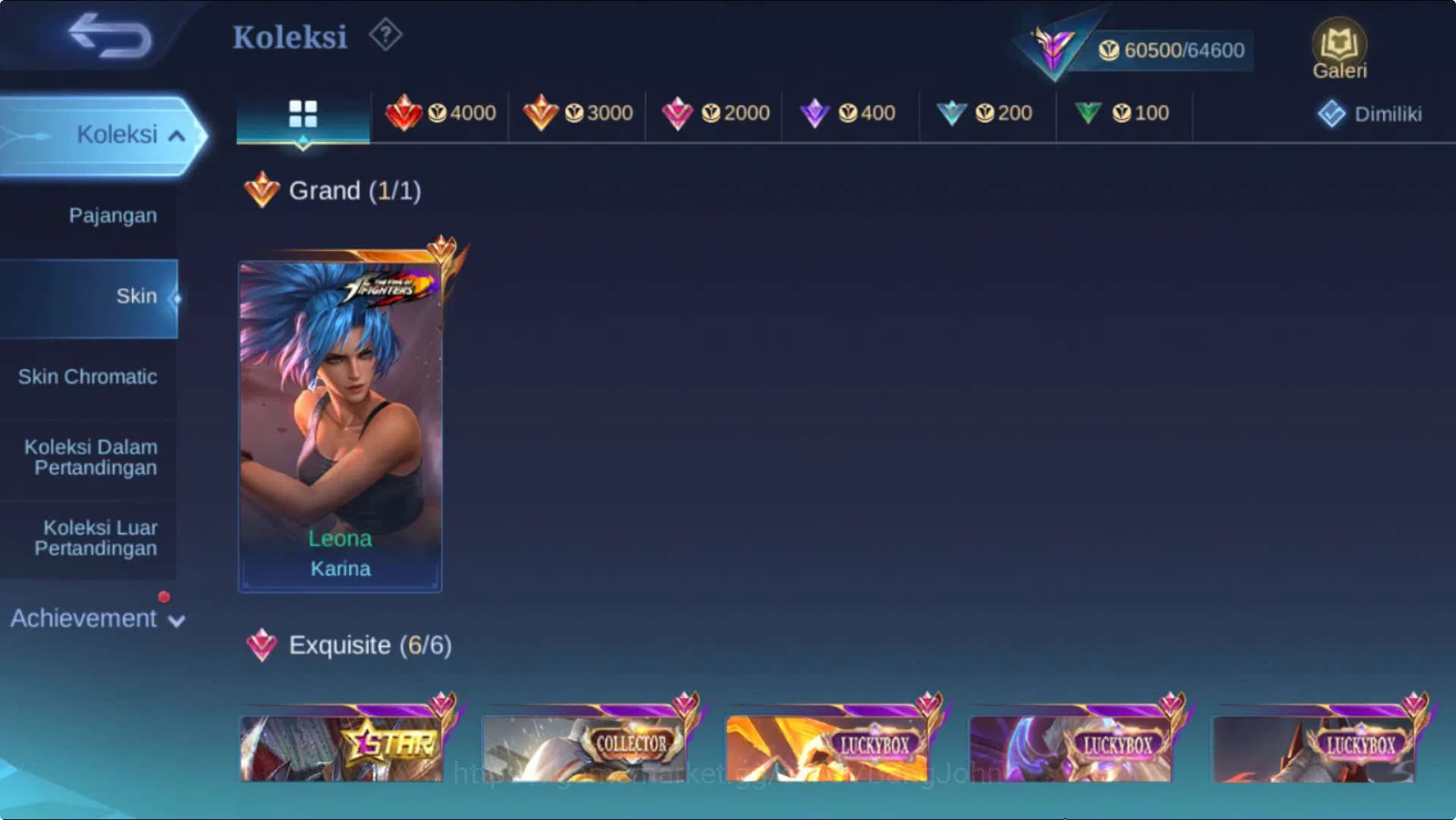This screenshot has height=820, width=1456.
Task: Collapse the Koleksi sidebar section
Action: tap(129, 134)
